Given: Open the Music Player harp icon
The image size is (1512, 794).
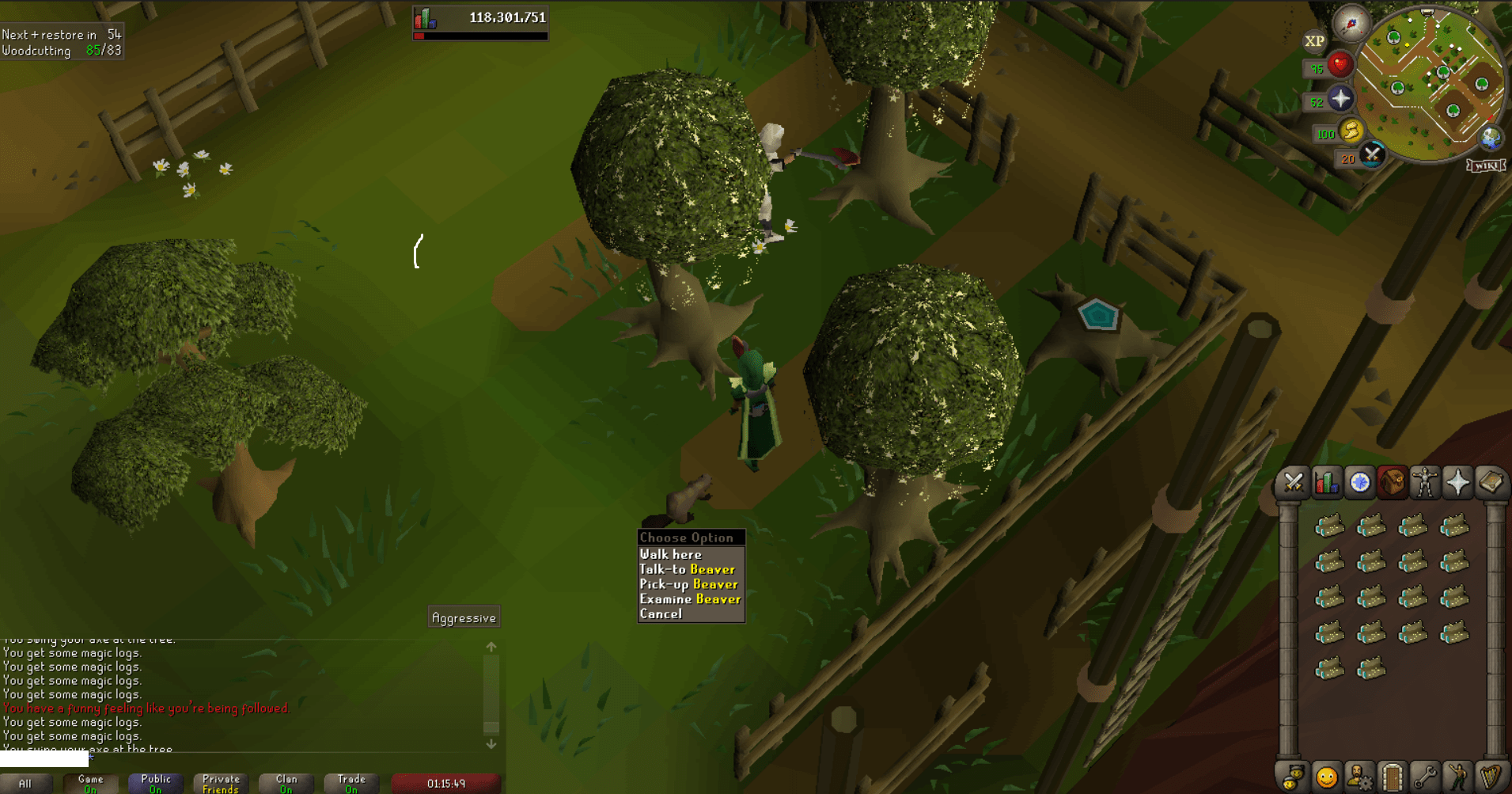Looking at the screenshot, I should [x=1492, y=777].
